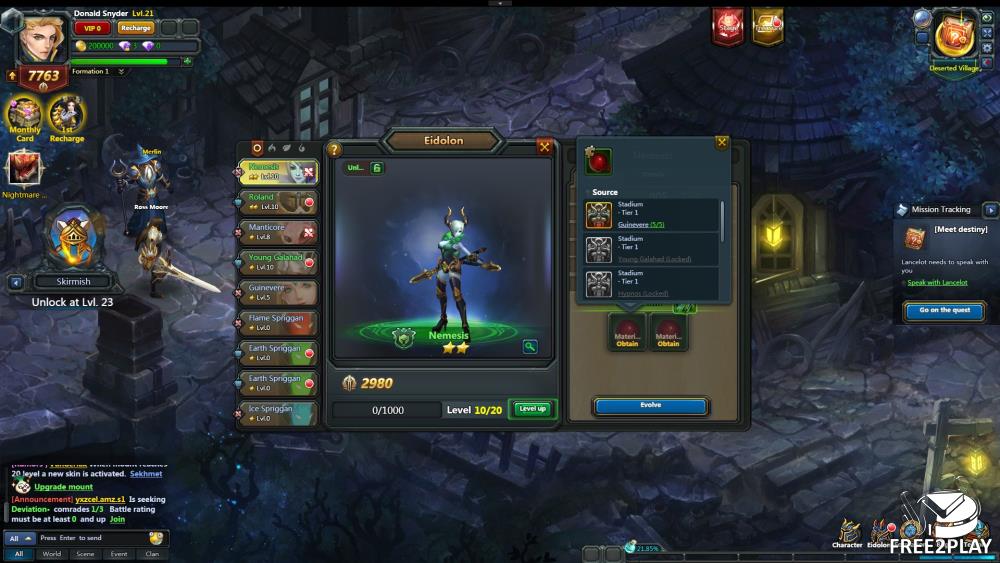Level up the Nemesis eidolon
This screenshot has width=1000, height=563.
(531, 409)
